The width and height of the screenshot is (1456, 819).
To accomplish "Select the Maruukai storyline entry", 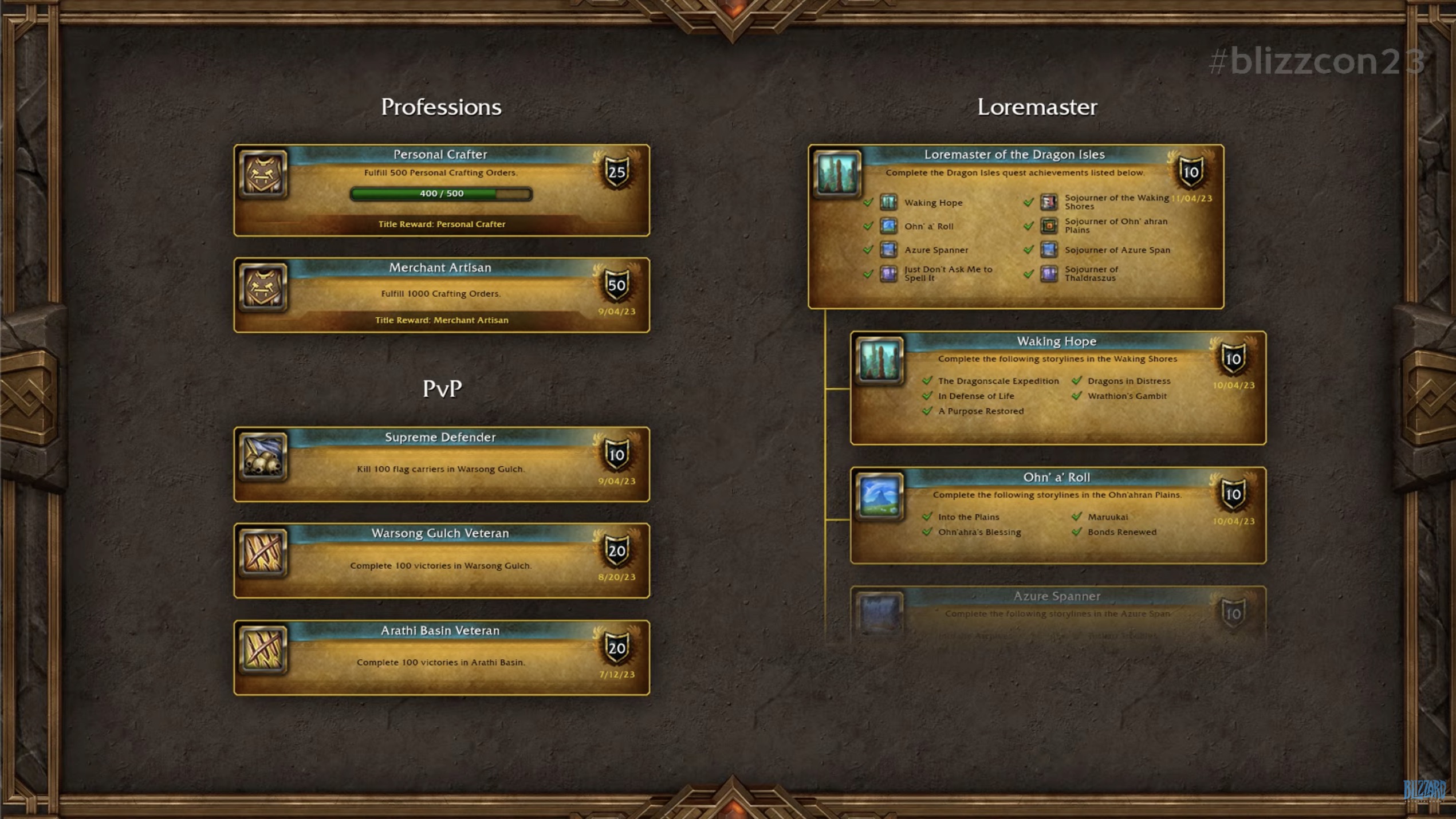I will tap(1108, 517).
